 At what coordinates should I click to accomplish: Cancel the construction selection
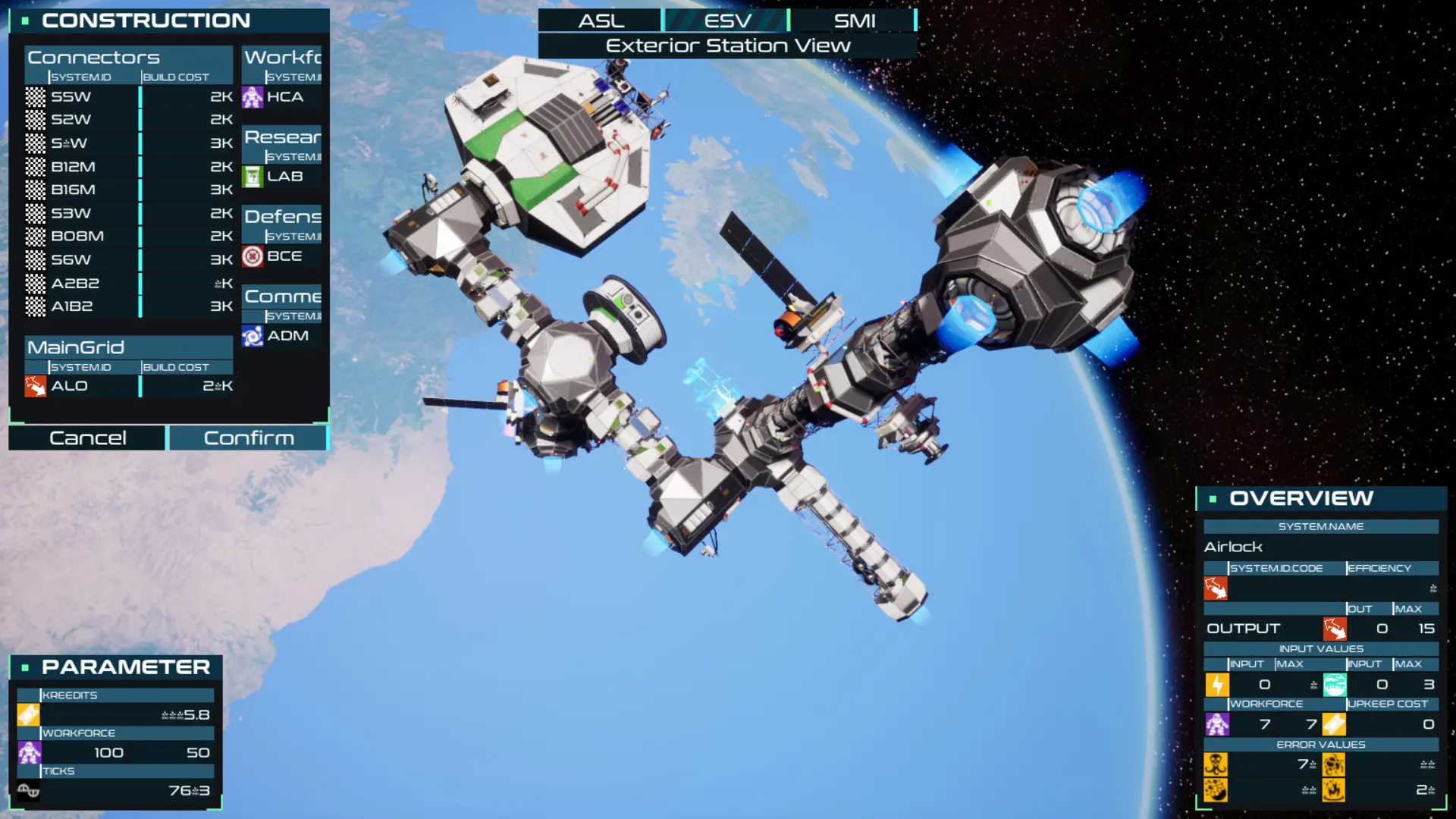(86, 438)
